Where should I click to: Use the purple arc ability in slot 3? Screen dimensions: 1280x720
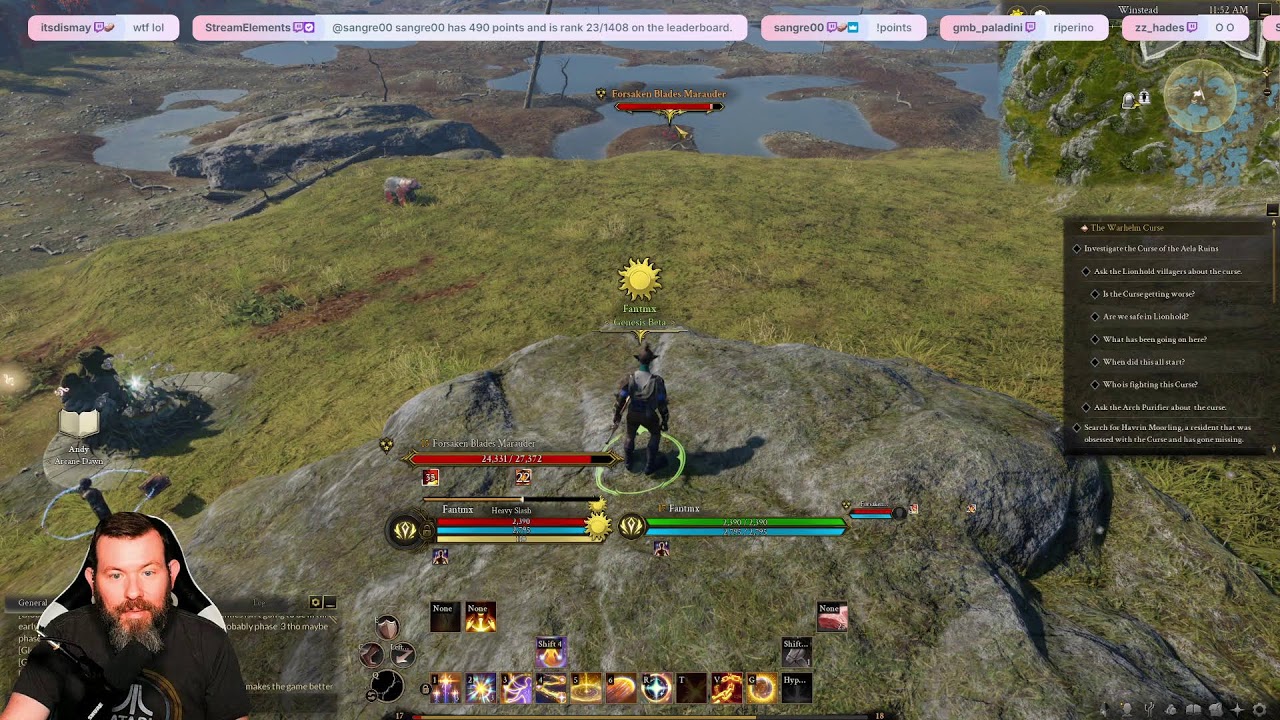click(x=516, y=688)
